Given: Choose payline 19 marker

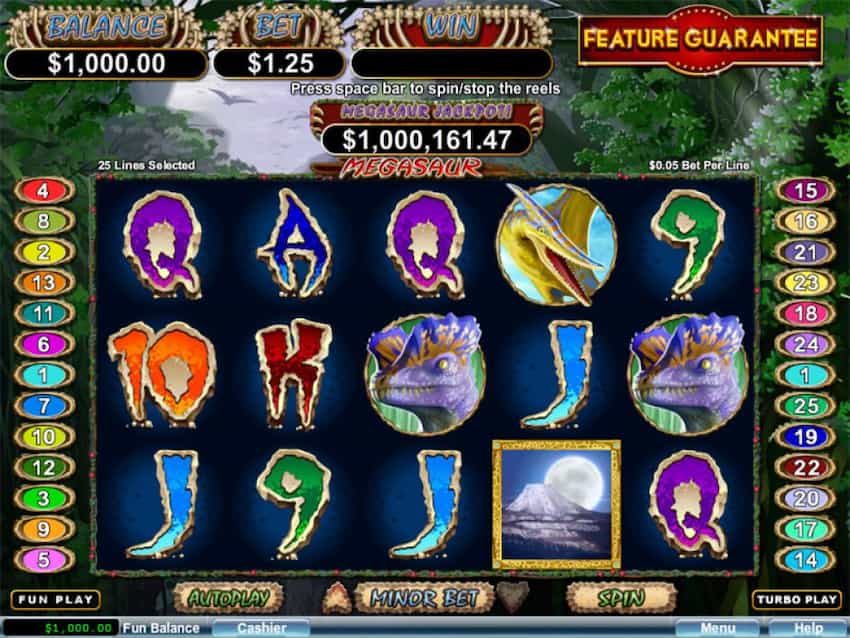Looking at the screenshot, I should coord(805,437).
